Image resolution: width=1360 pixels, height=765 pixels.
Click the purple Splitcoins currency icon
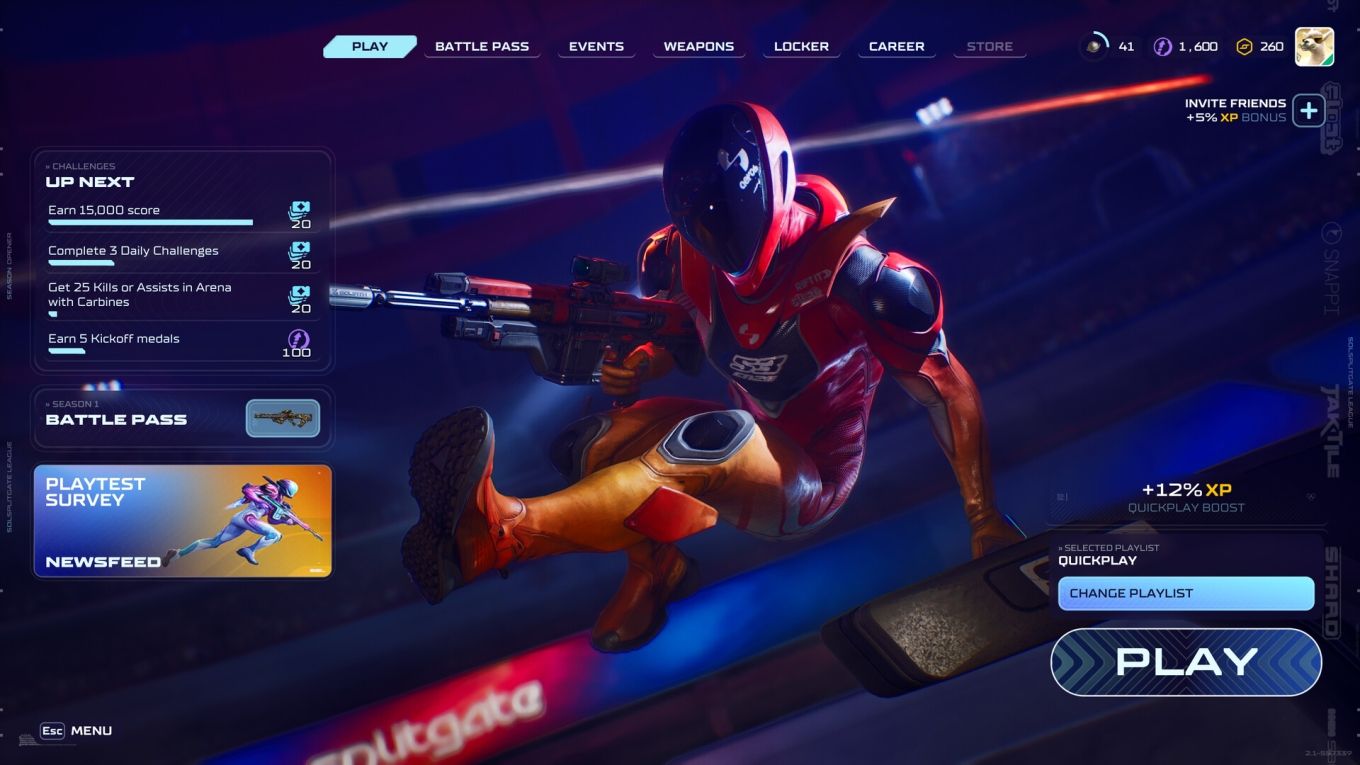pos(1161,45)
